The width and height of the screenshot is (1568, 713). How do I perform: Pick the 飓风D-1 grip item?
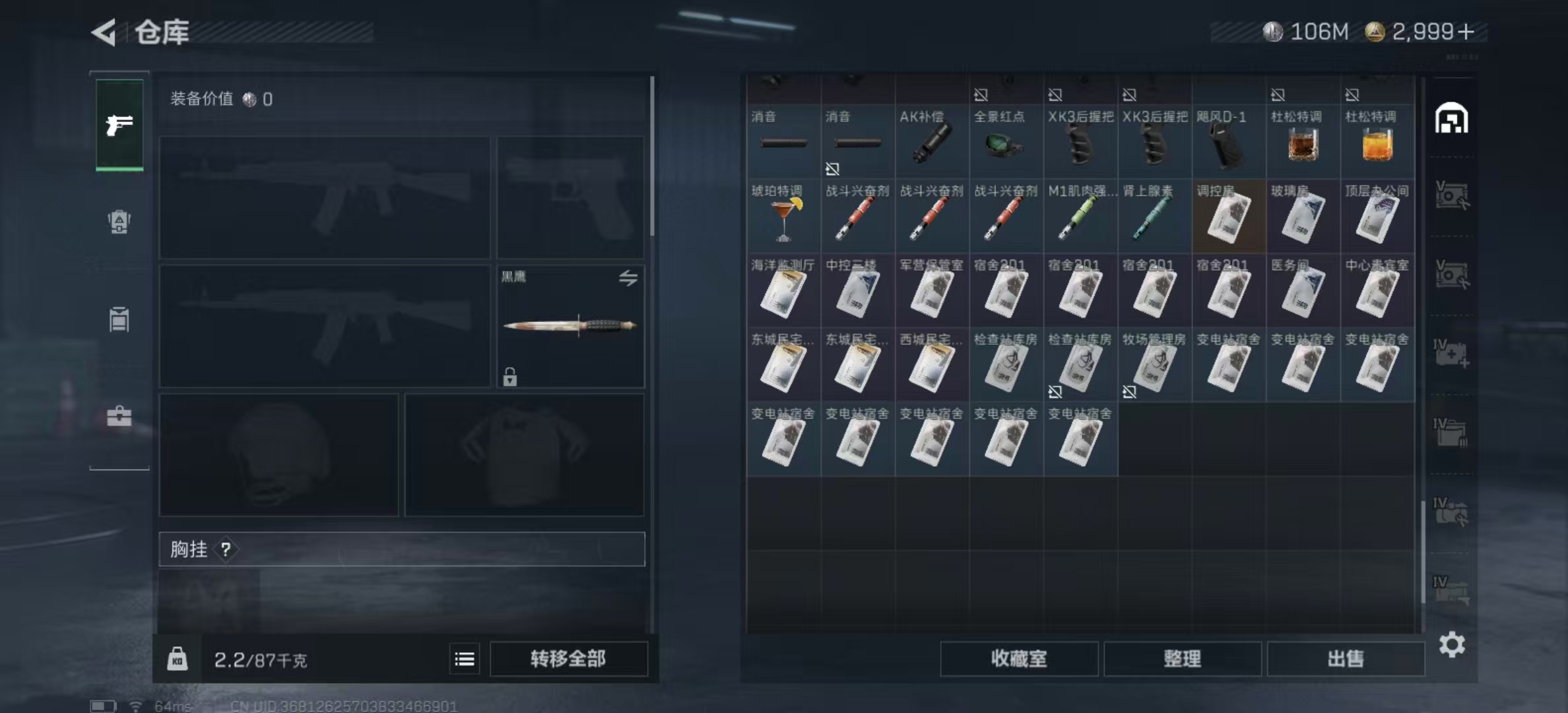pyautogui.click(x=1229, y=142)
